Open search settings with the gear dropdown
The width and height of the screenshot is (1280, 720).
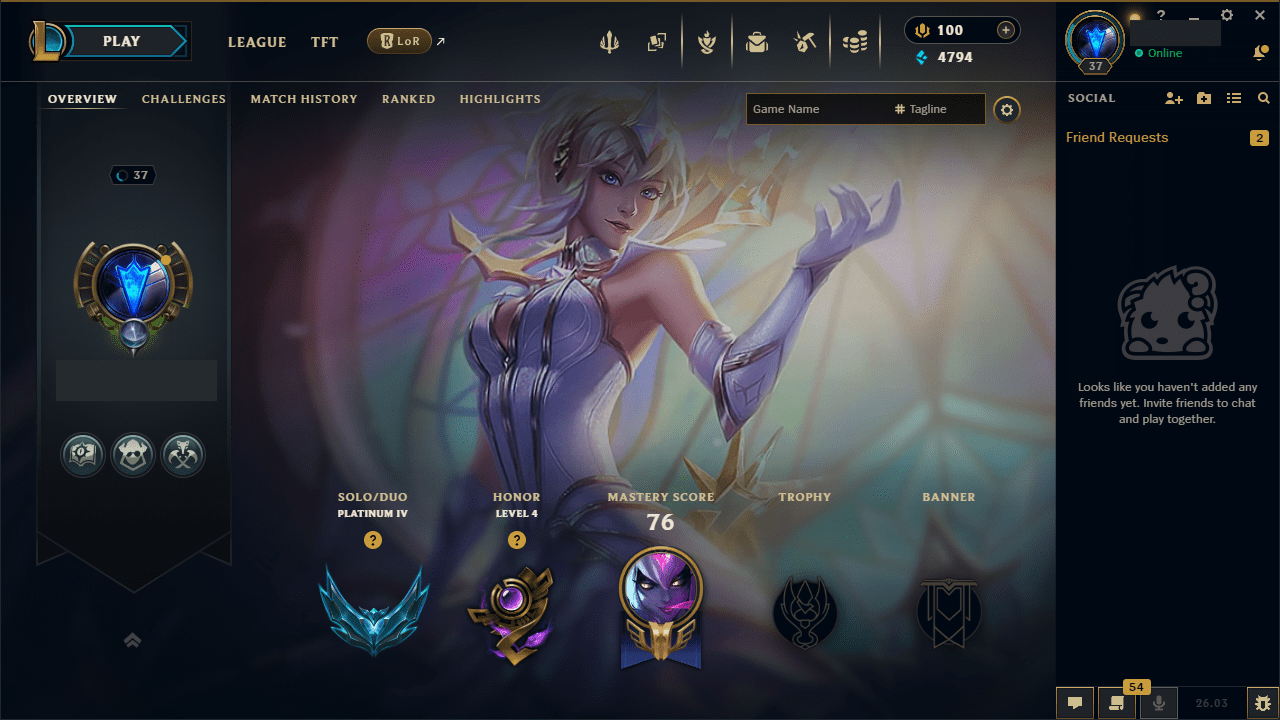1007,110
